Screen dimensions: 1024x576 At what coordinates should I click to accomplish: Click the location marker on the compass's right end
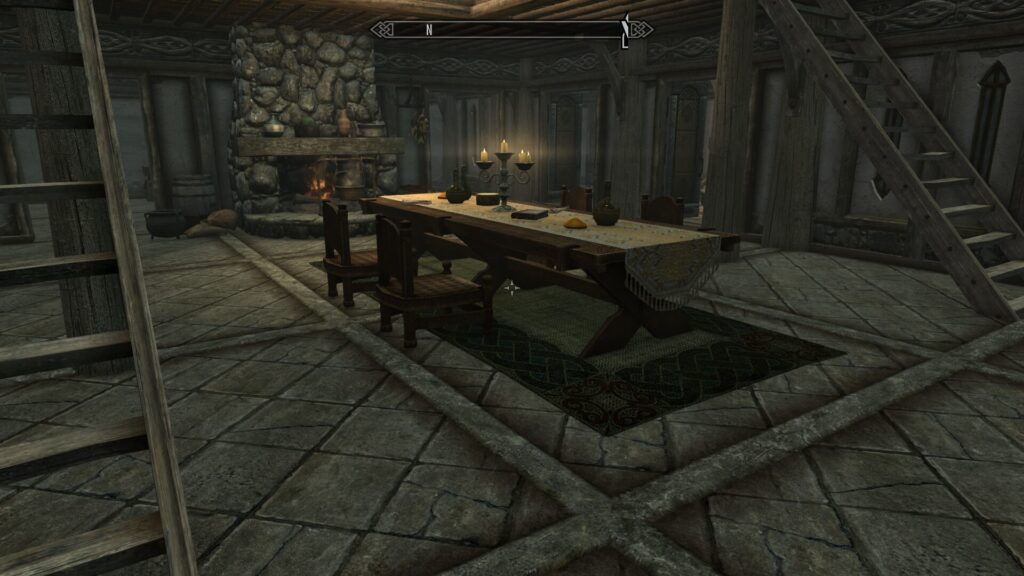[626, 30]
